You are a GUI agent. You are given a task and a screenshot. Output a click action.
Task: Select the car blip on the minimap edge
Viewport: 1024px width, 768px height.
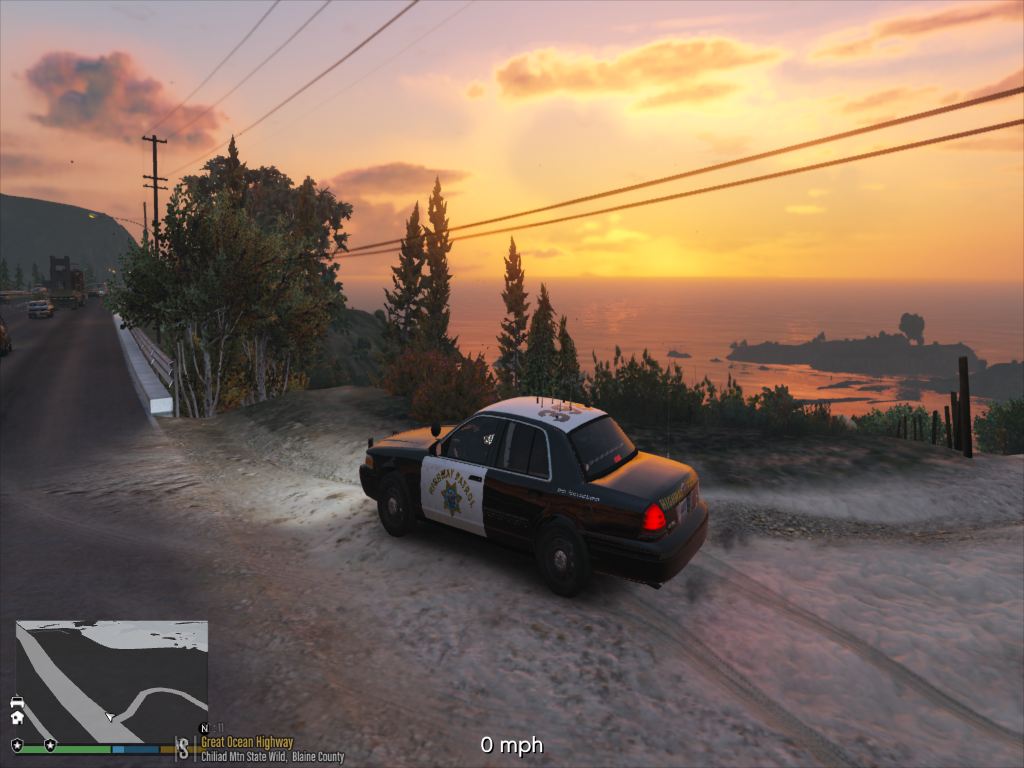pyautogui.click(x=17, y=702)
